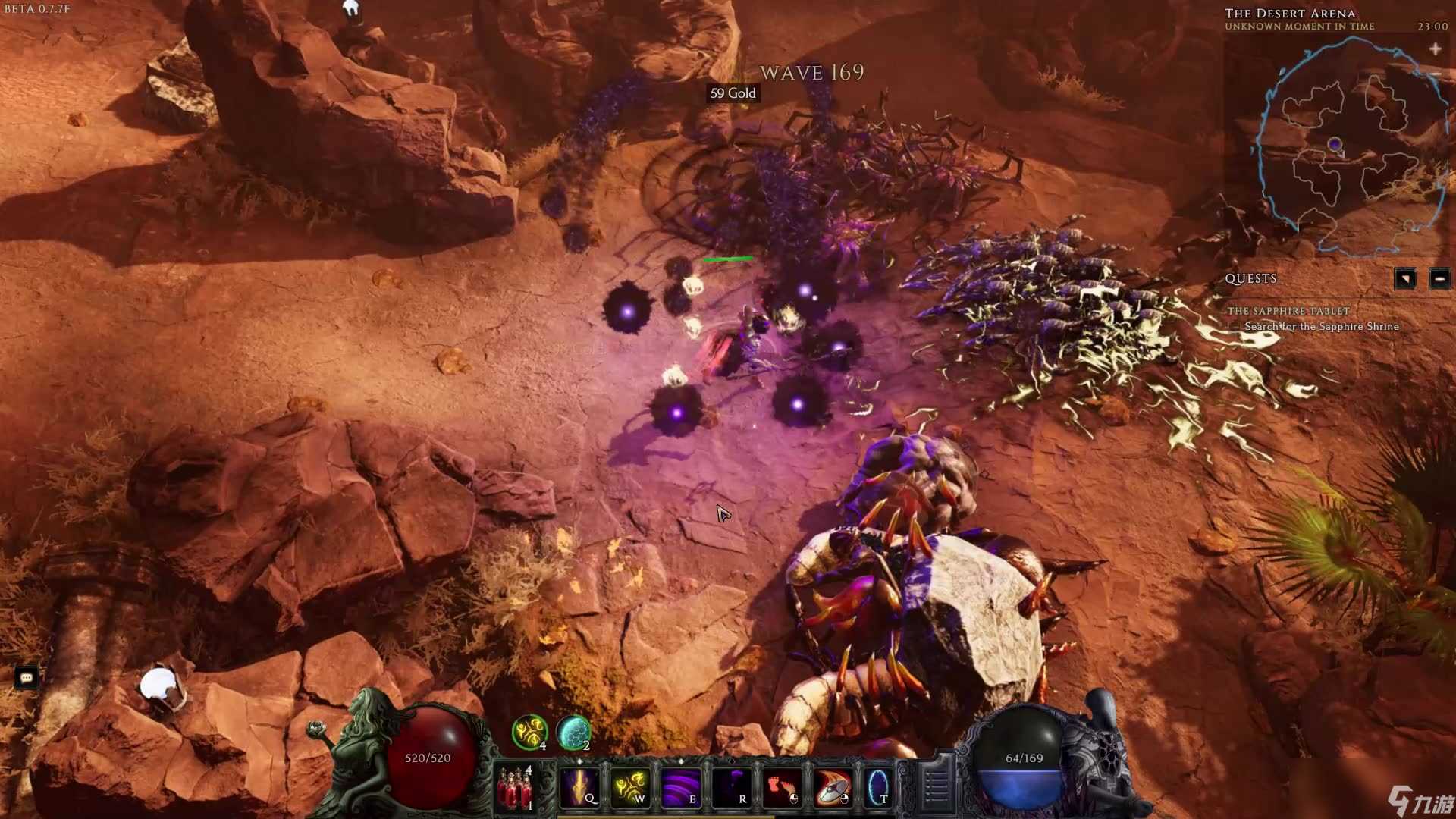Trigger the purple wave skill on E

point(681,788)
